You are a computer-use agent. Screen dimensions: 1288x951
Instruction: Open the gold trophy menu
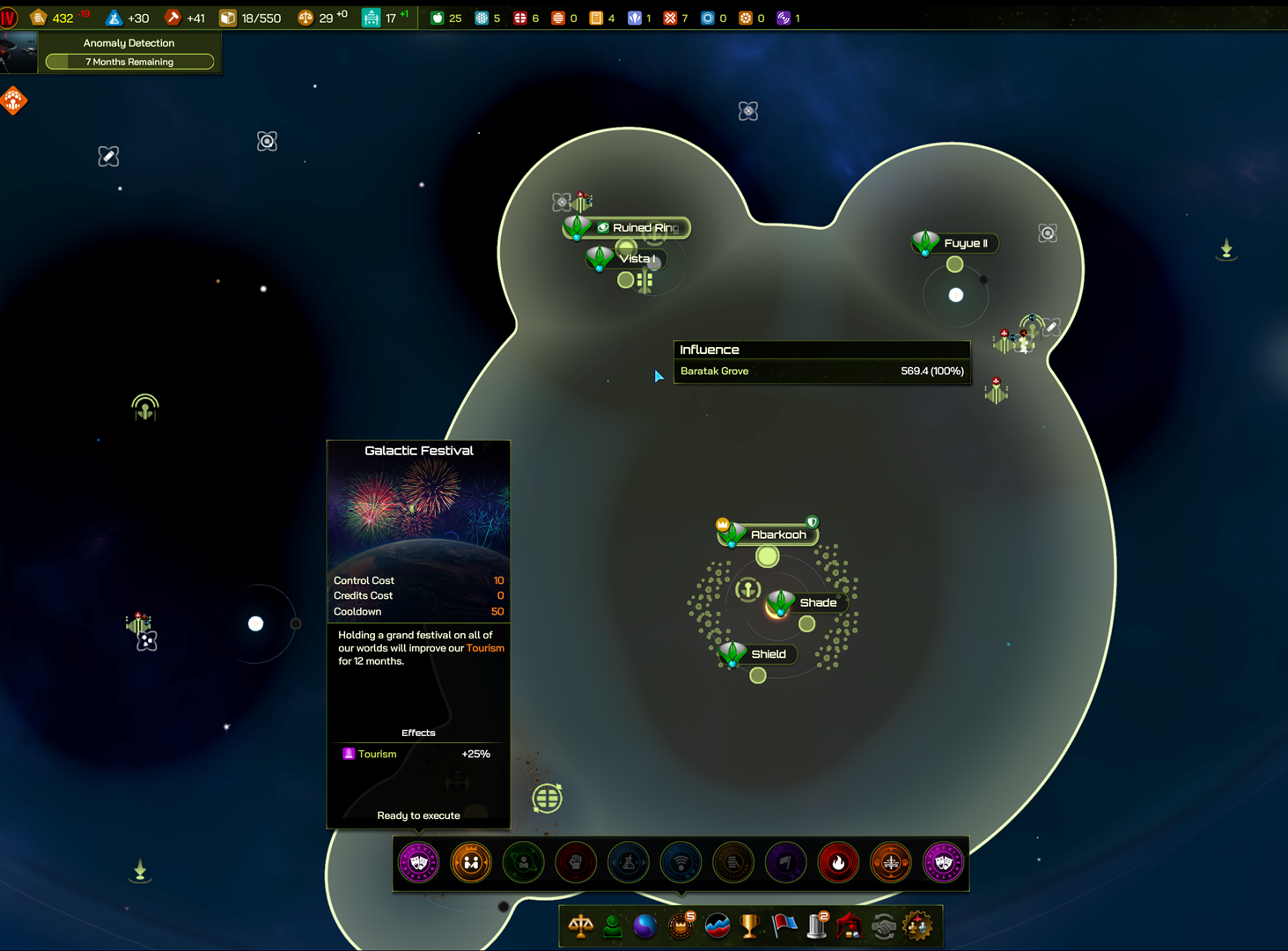(749, 926)
